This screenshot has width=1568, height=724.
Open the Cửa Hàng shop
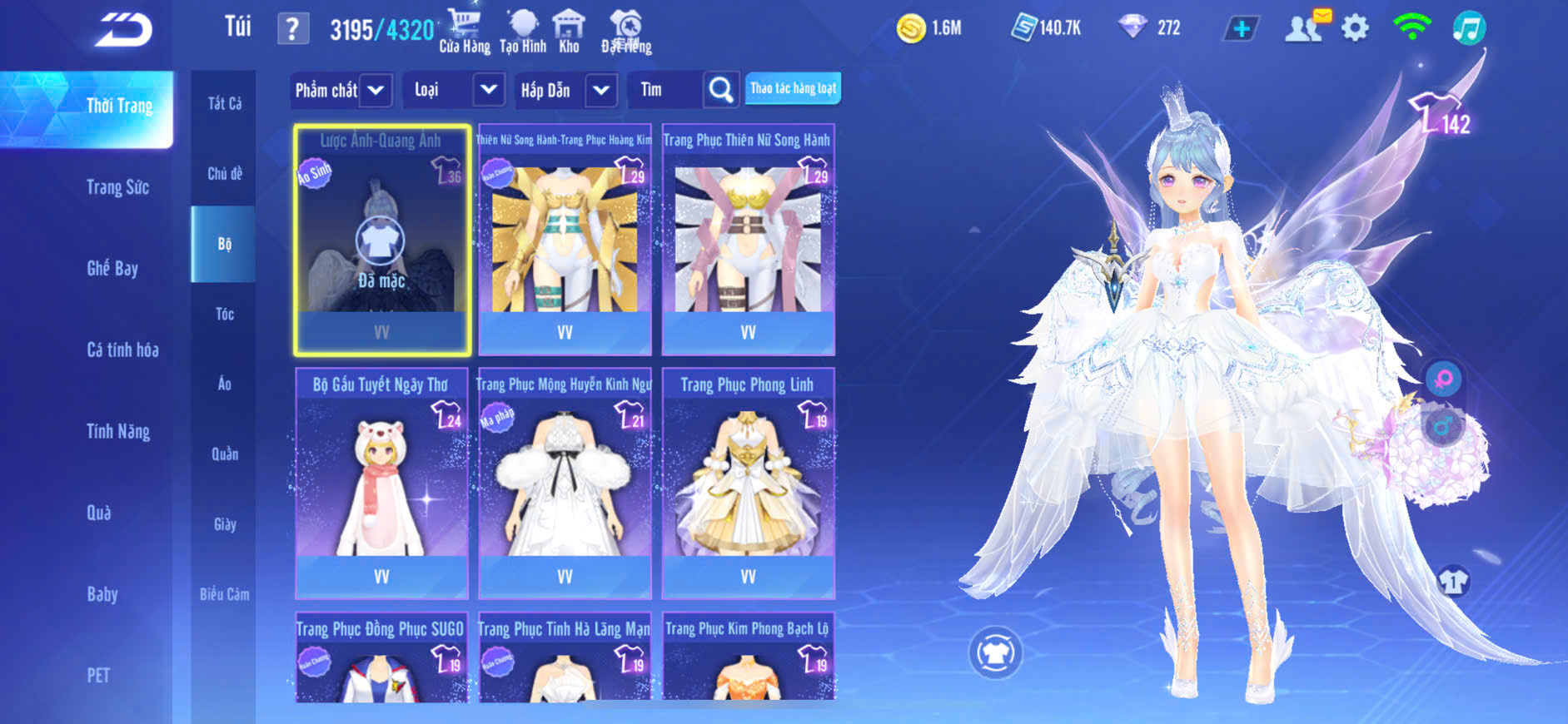tap(464, 31)
